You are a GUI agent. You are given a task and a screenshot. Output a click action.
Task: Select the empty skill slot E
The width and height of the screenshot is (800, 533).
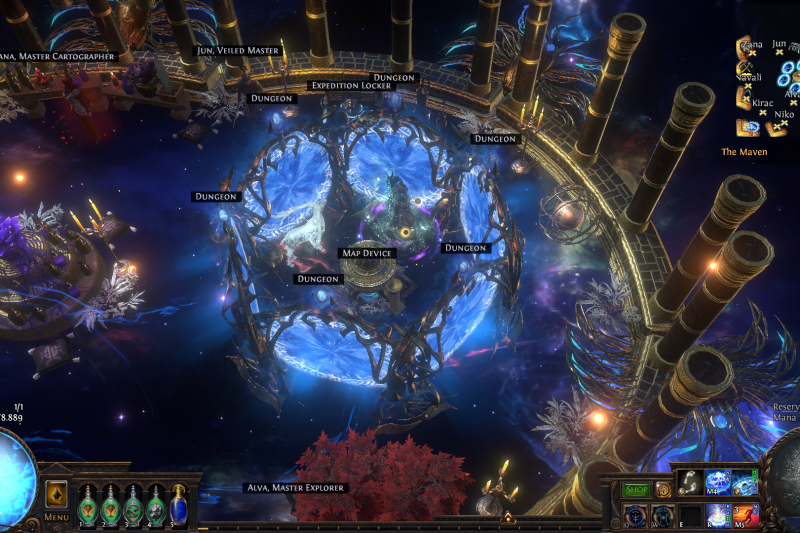tap(690, 514)
